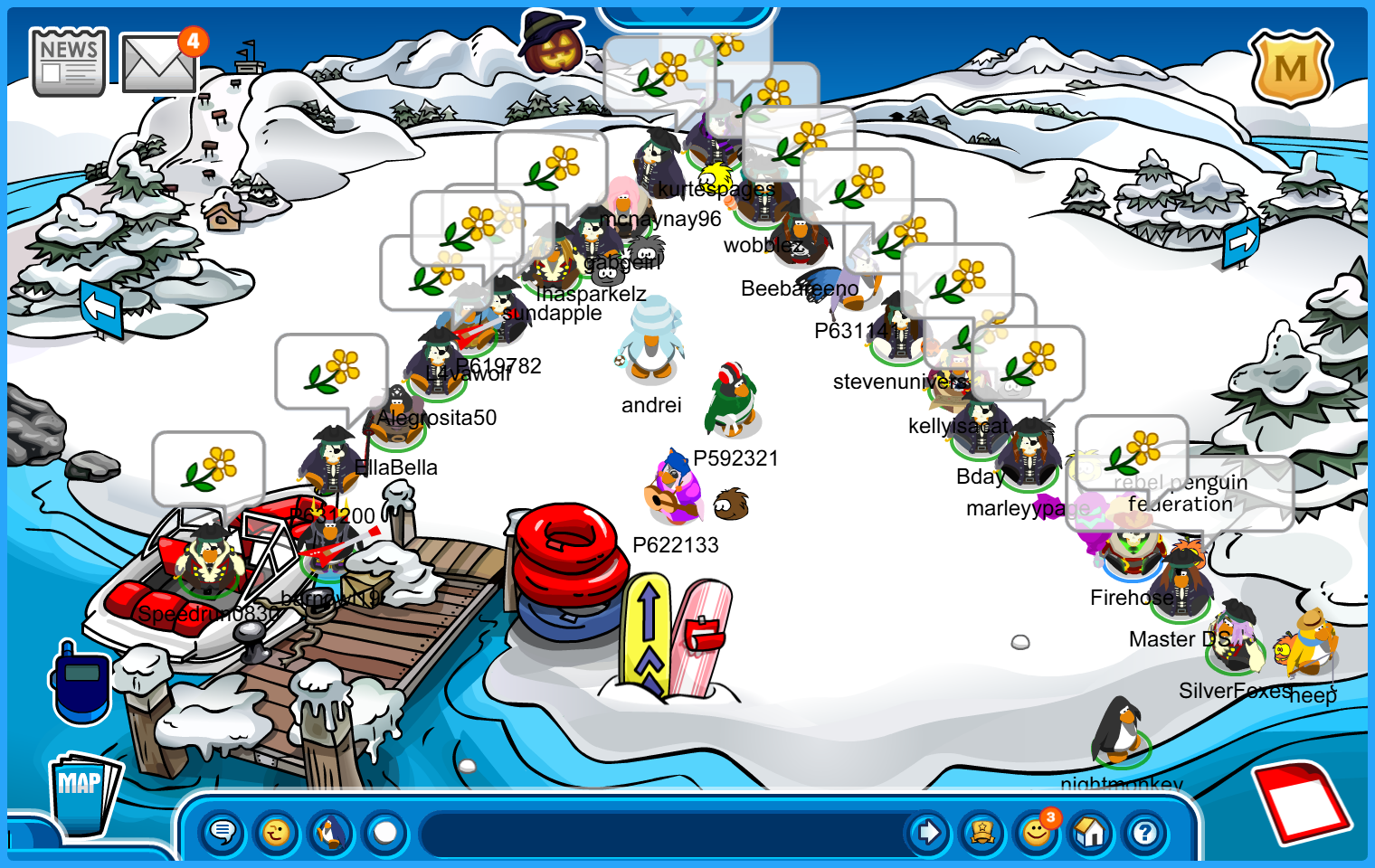Open the speech bubble quick-chat menu

(x=223, y=832)
